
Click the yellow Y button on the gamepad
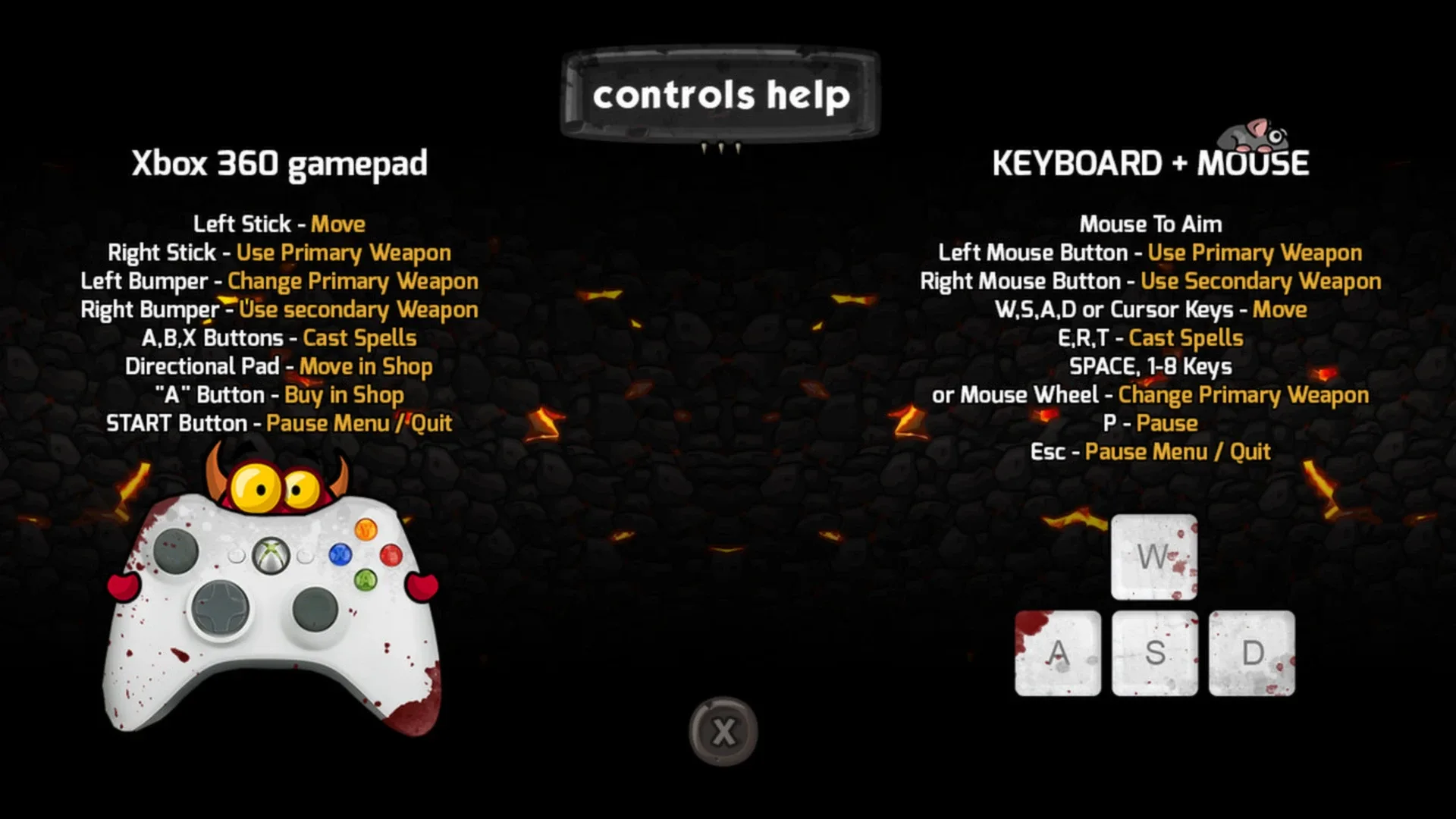pyautogui.click(x=367, y=529)
